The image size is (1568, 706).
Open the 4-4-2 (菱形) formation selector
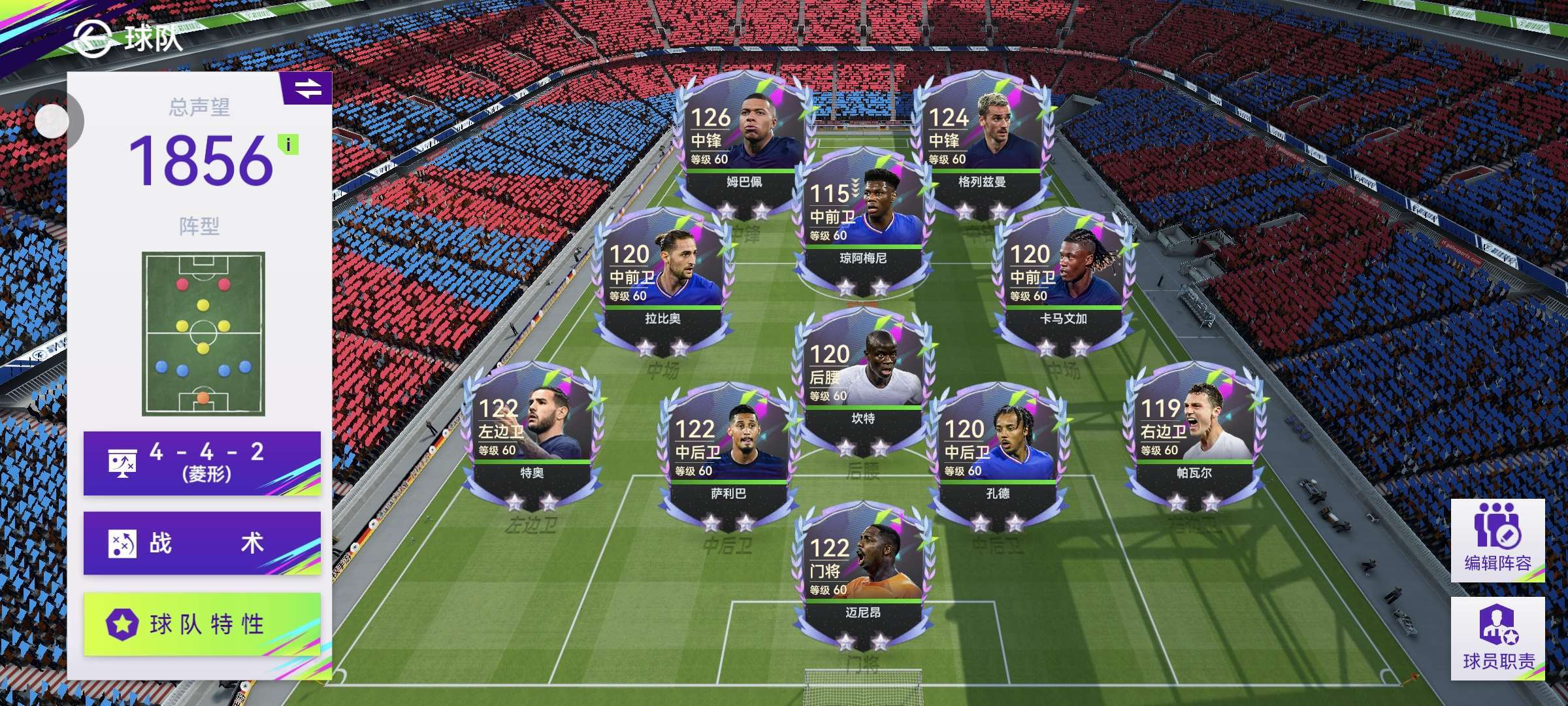pos(202,463)
